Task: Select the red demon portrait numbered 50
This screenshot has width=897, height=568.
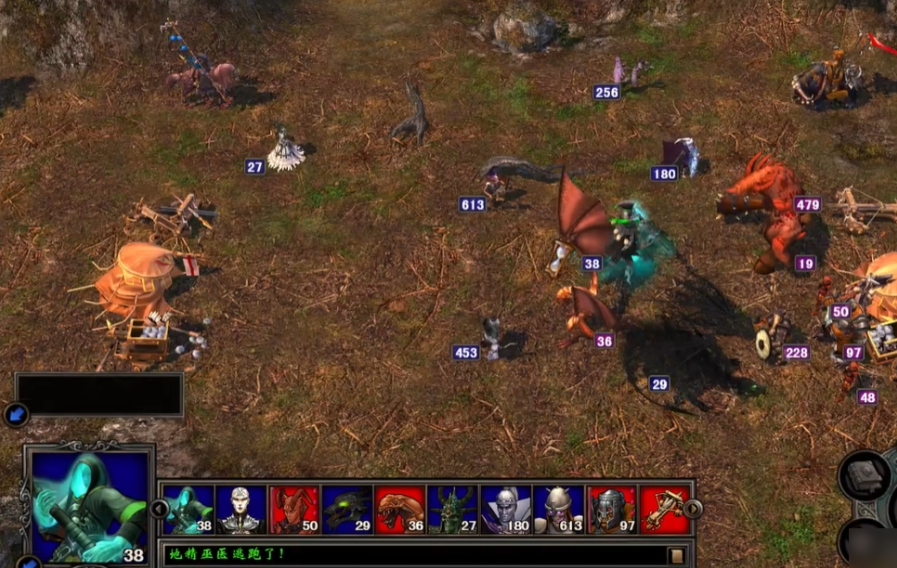Action: click(x=294, y=510)
